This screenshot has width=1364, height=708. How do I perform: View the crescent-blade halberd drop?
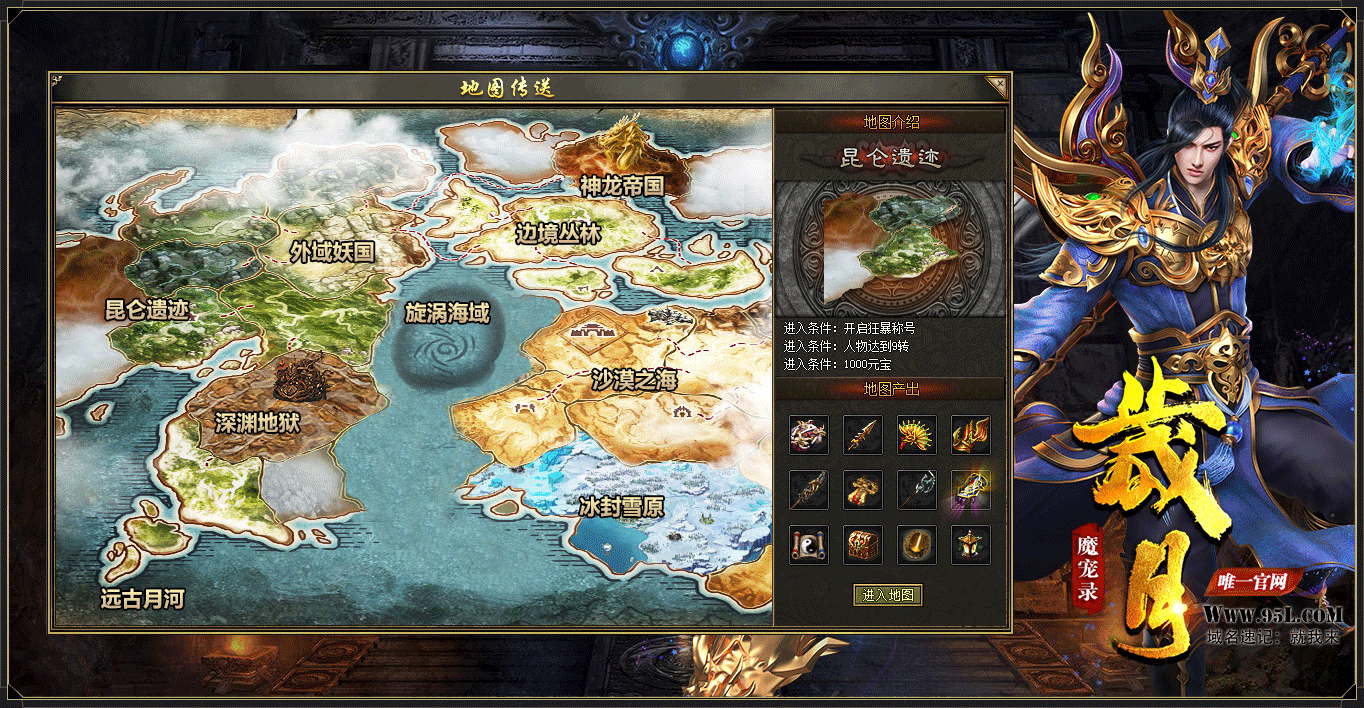click(x=916, y=490)
